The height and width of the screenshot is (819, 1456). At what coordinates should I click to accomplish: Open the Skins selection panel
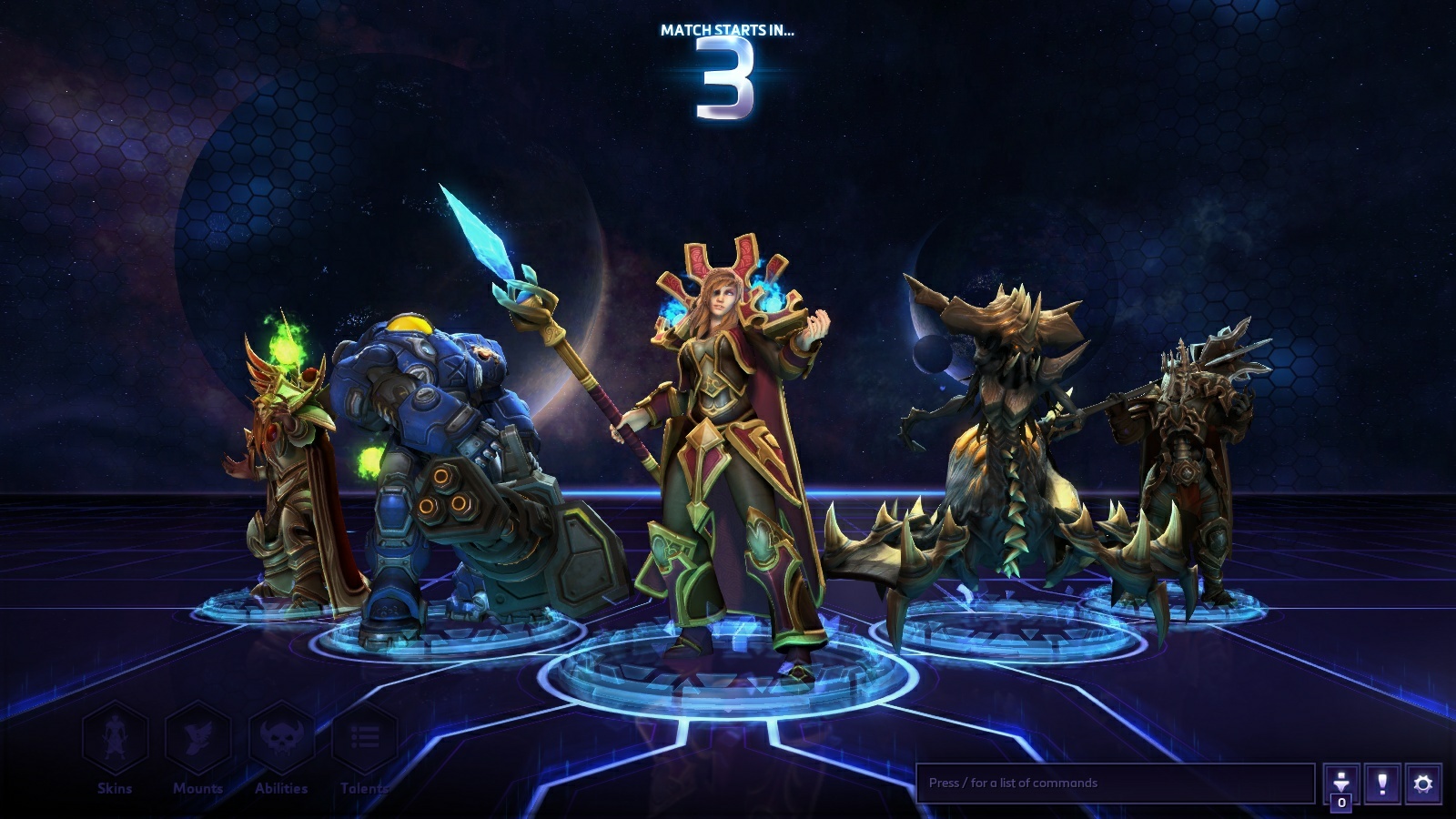[x=115, y=739]
